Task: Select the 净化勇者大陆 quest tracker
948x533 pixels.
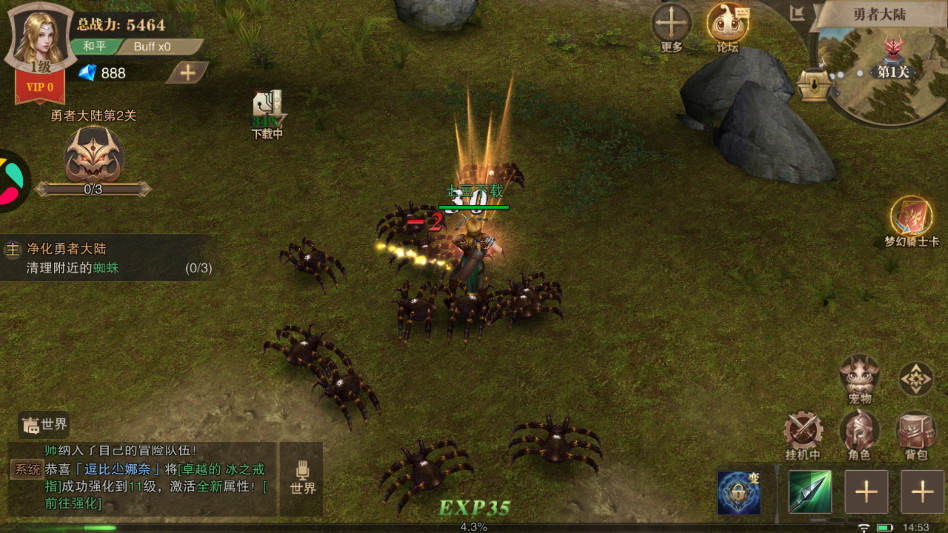Action: [x=105, y=258]
